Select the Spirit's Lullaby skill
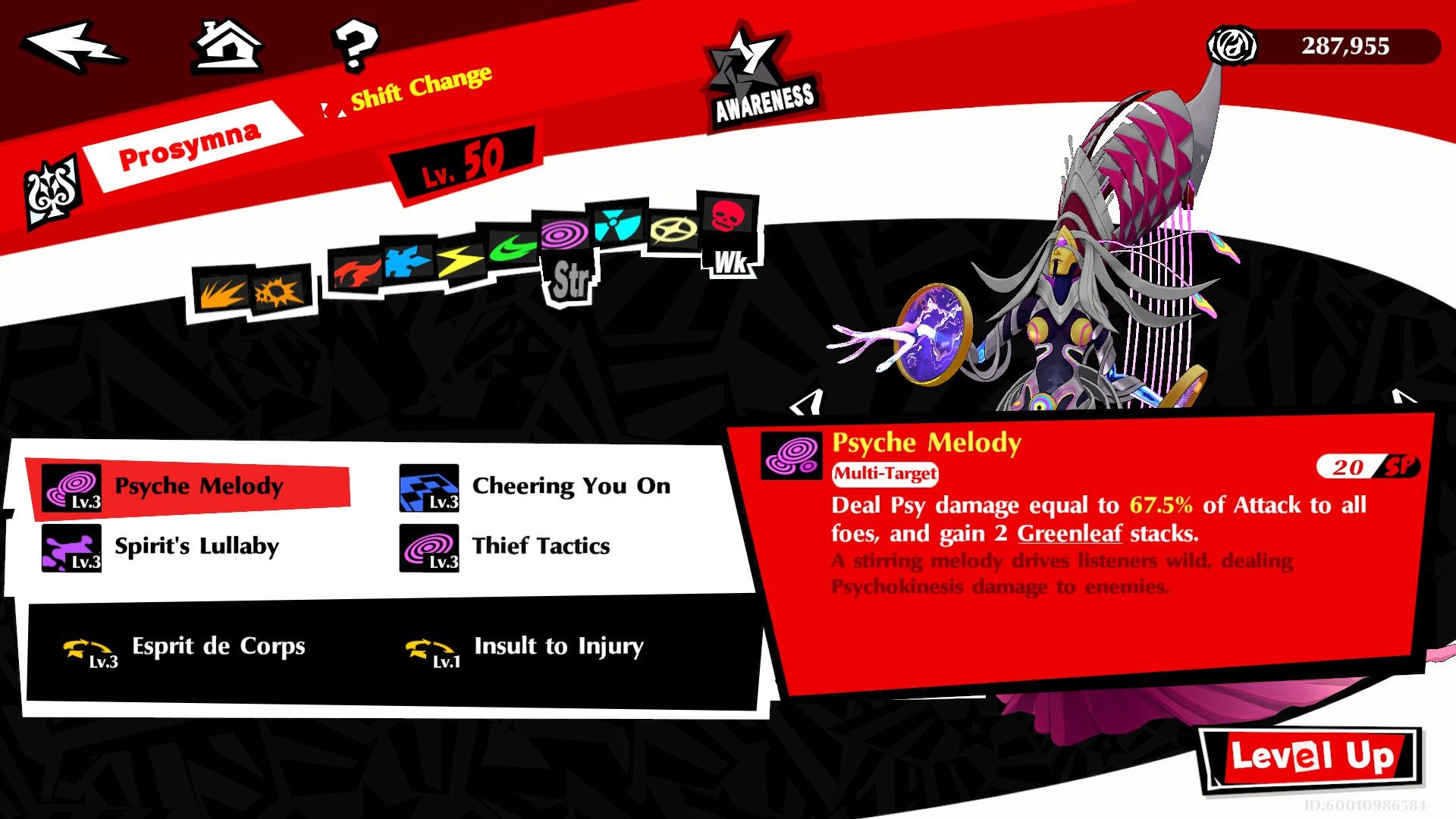1456x819 pixels. (196, 546)
